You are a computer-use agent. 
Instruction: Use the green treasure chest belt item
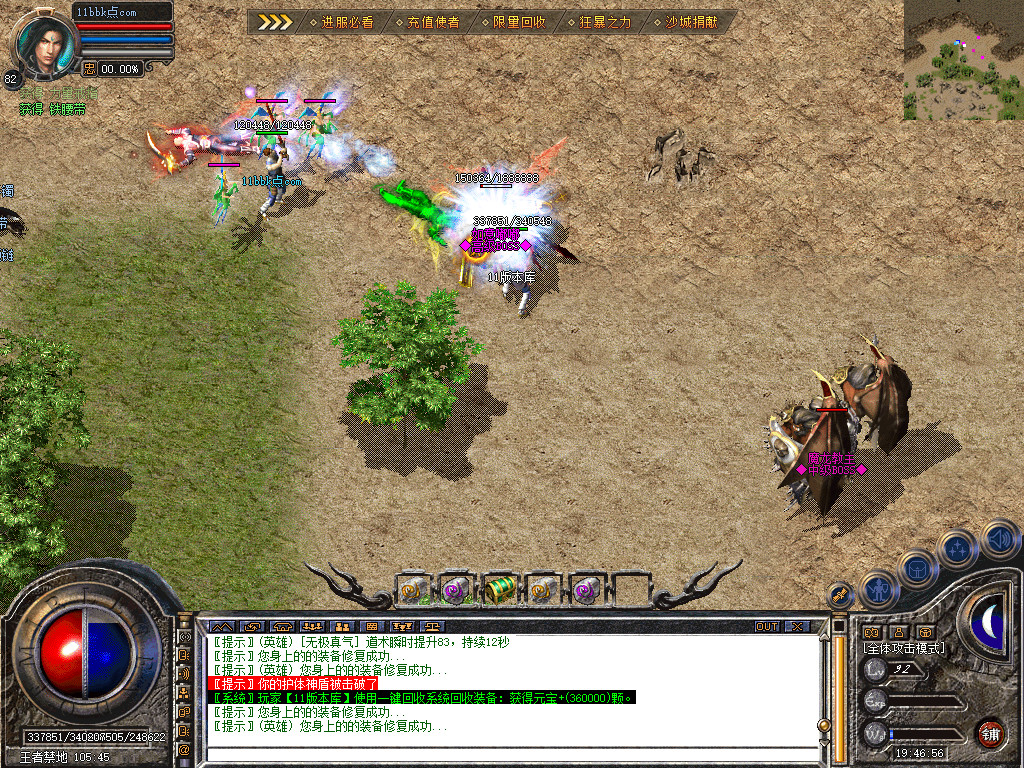(500, 591)
